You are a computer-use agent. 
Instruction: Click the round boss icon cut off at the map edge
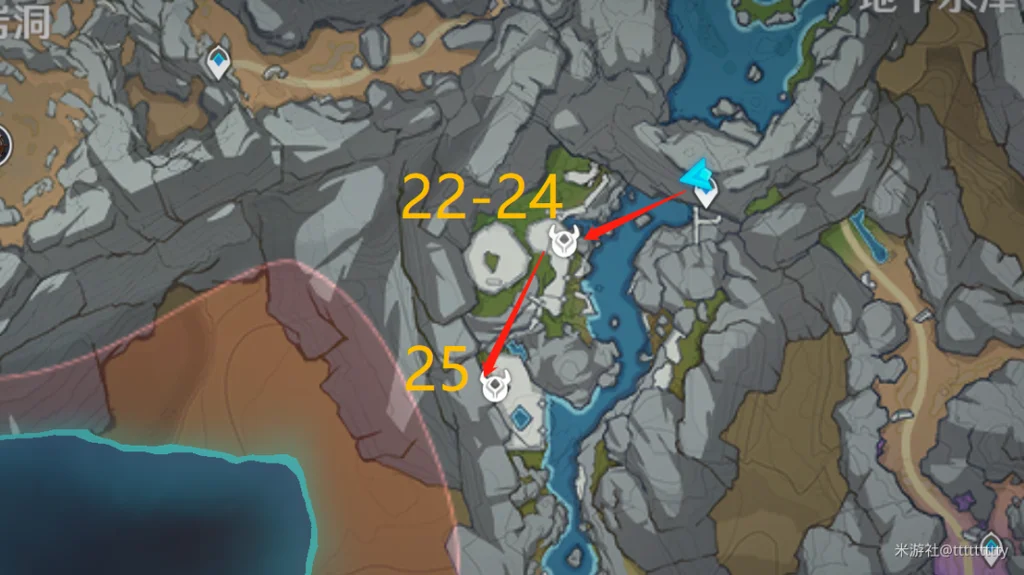[x=3, y=144]
